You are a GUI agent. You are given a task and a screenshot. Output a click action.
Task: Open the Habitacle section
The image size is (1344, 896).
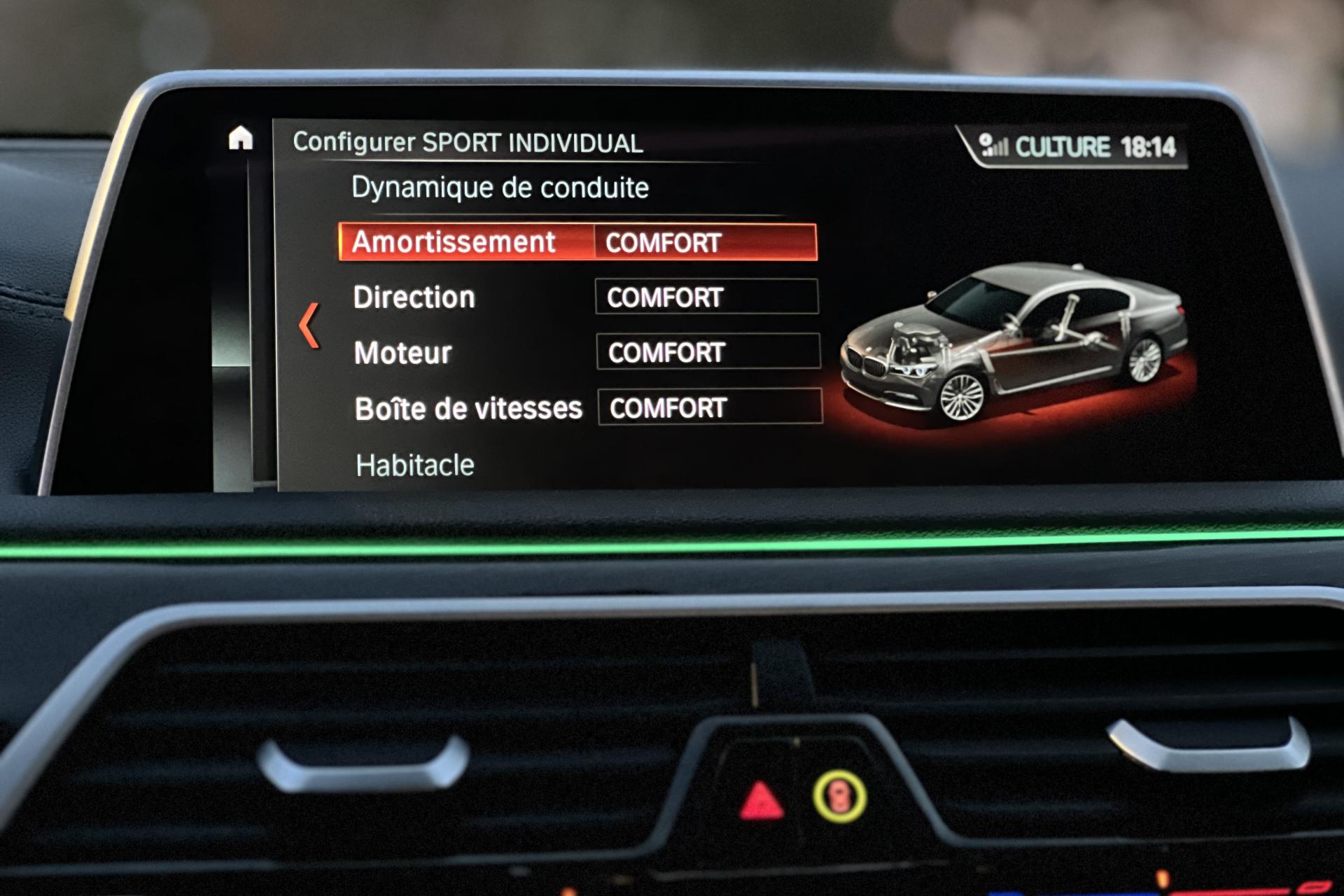click(415, 465)
